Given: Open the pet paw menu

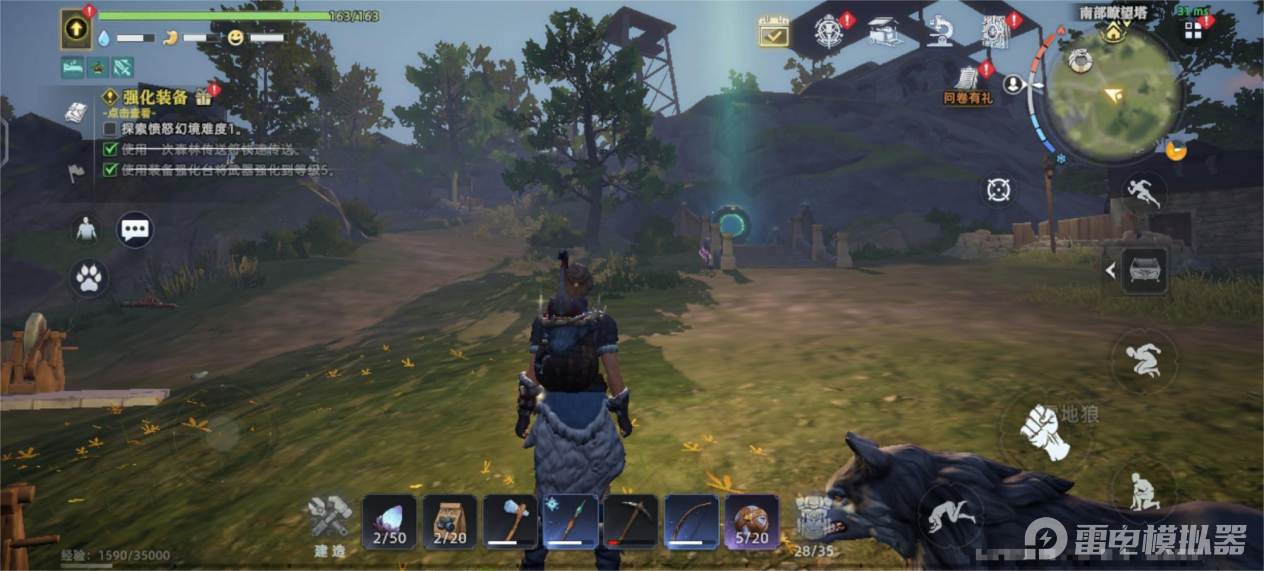Looking at the screenshot, I should tap(89, 278).
